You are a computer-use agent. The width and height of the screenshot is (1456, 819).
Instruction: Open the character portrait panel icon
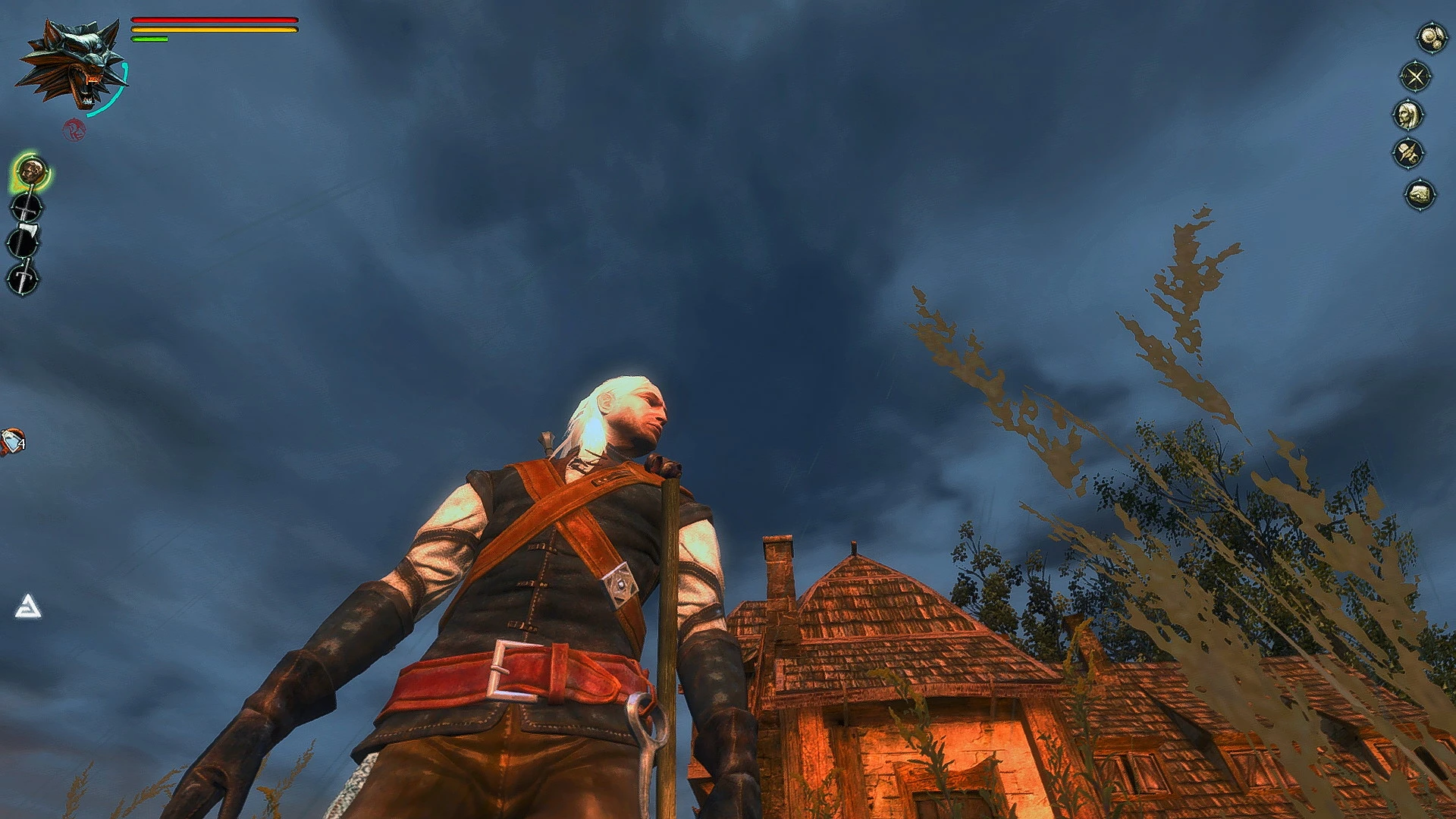click(x=1409, y=114)
